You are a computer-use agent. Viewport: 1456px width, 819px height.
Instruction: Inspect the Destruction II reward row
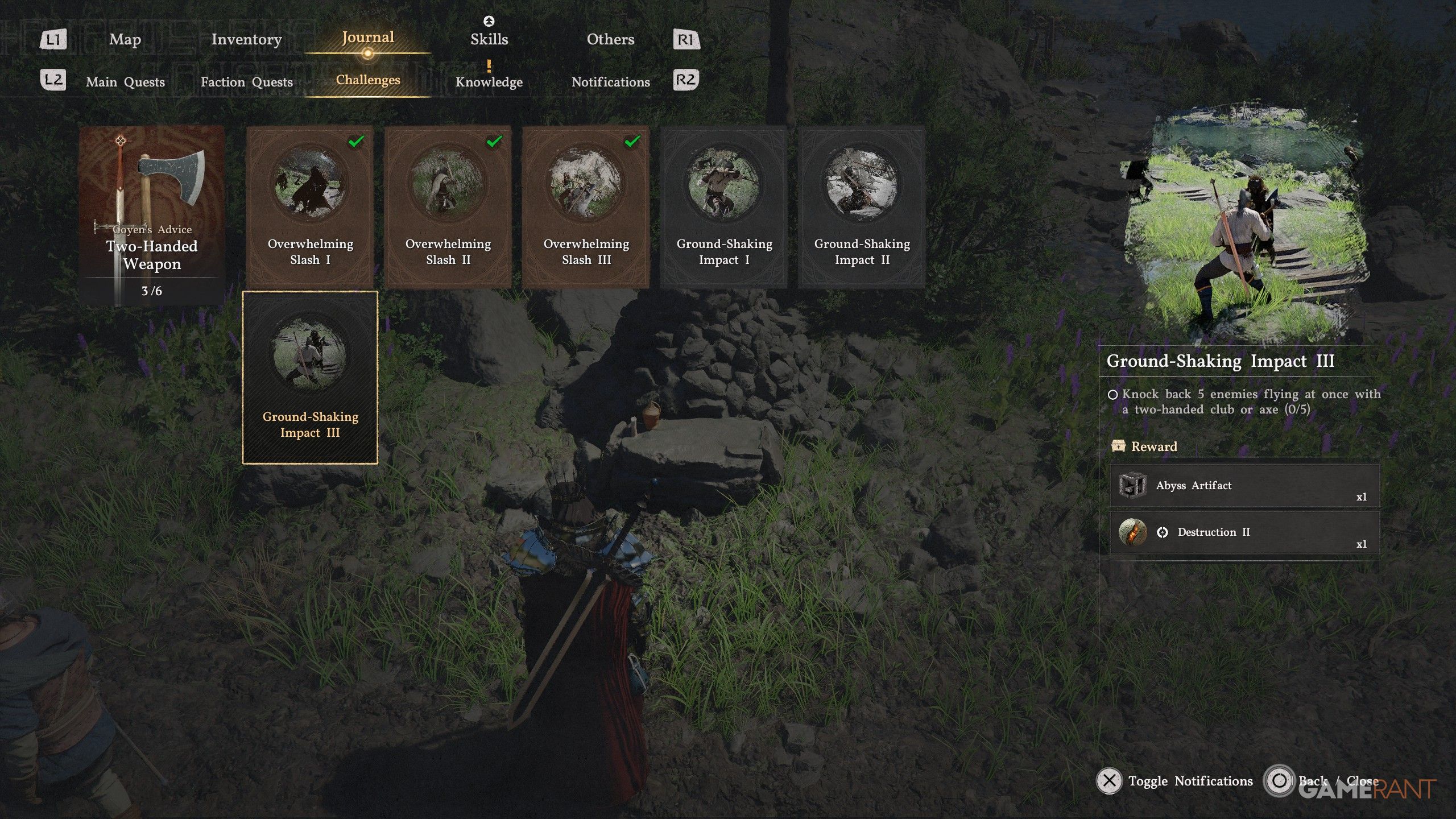[x=1244, y=532]
